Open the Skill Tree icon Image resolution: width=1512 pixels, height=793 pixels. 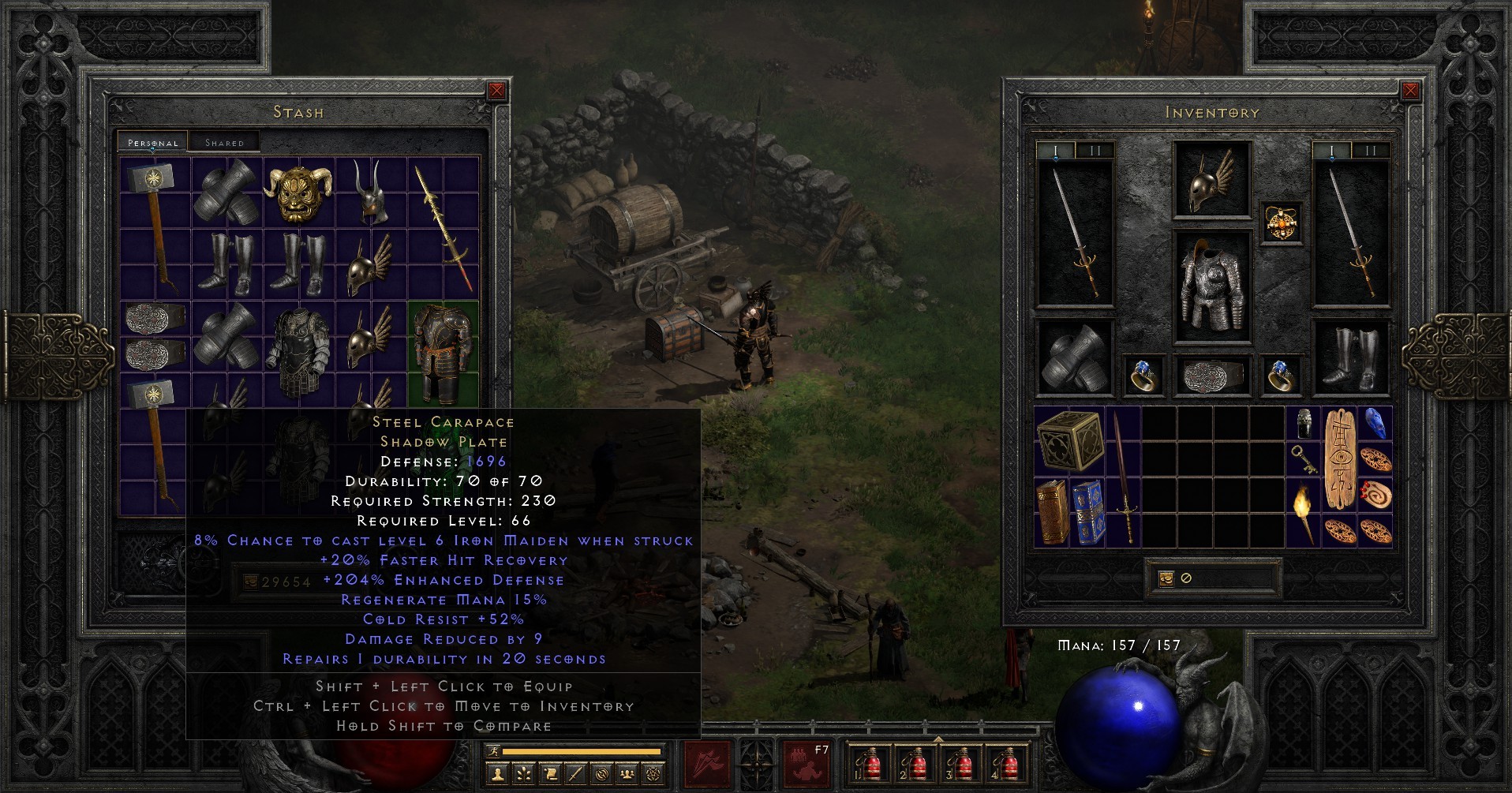point(525,773)
